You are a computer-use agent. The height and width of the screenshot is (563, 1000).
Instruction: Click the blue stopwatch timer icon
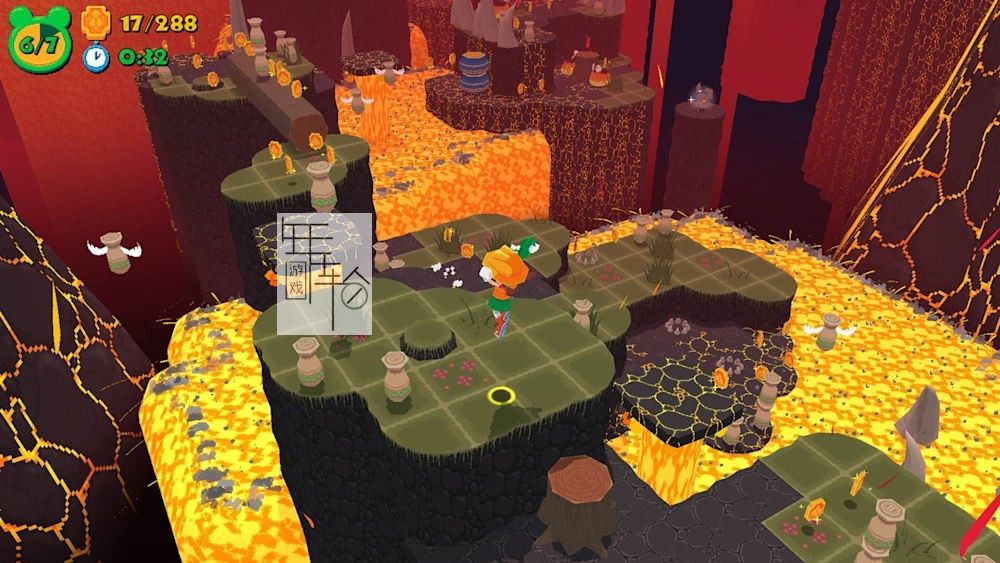click(x=96, y=56)
